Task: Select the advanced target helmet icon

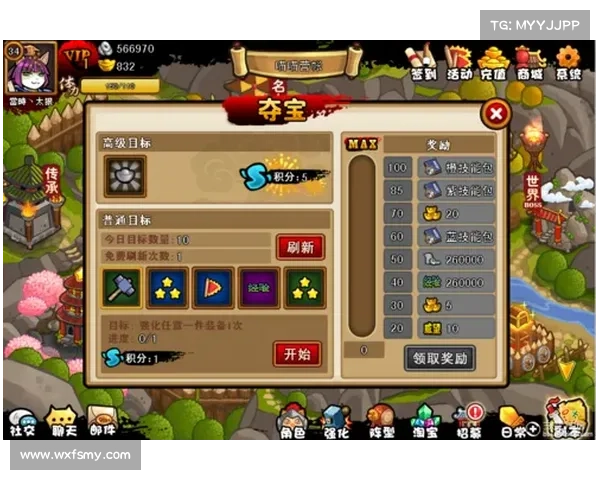Action: (x=125, y=176)
